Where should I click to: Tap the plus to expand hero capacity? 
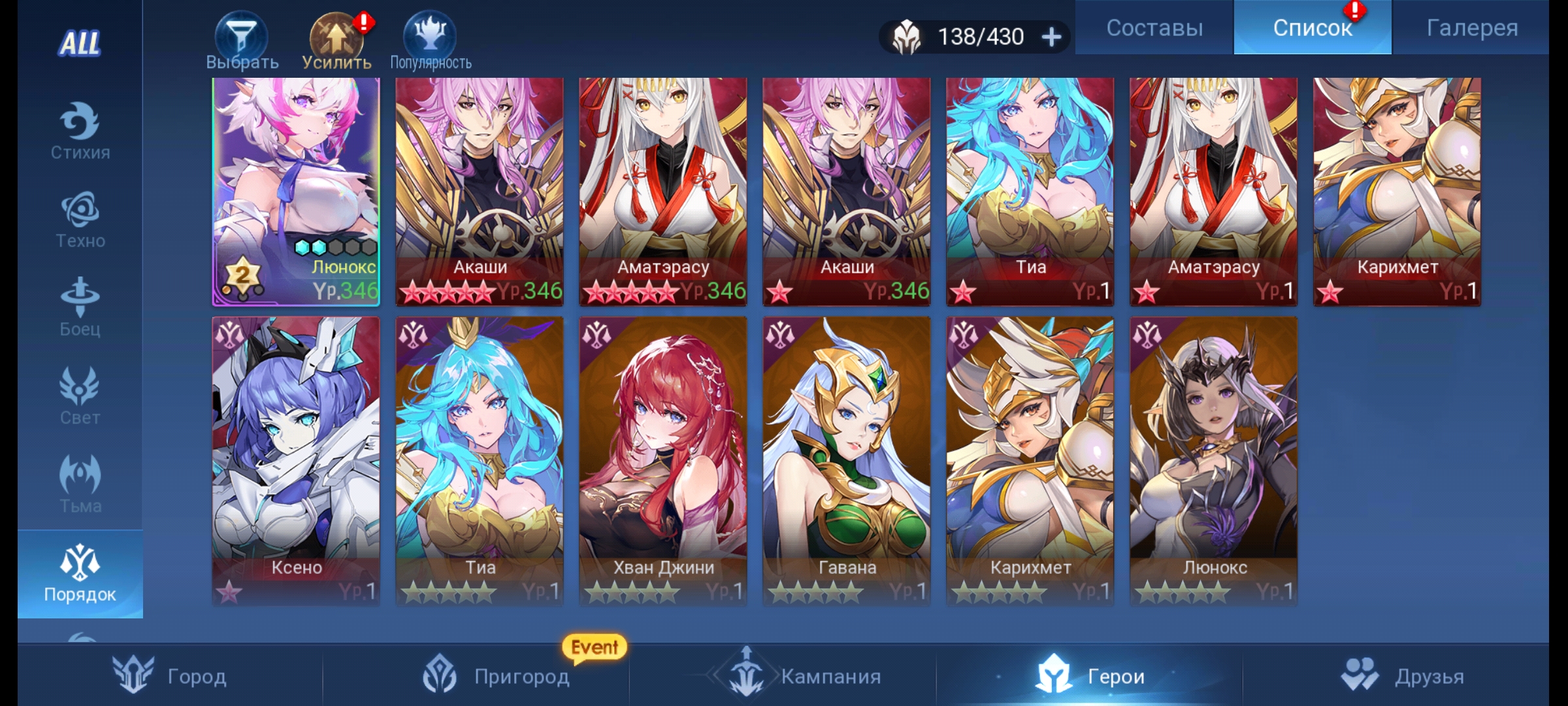[1051, 37]
